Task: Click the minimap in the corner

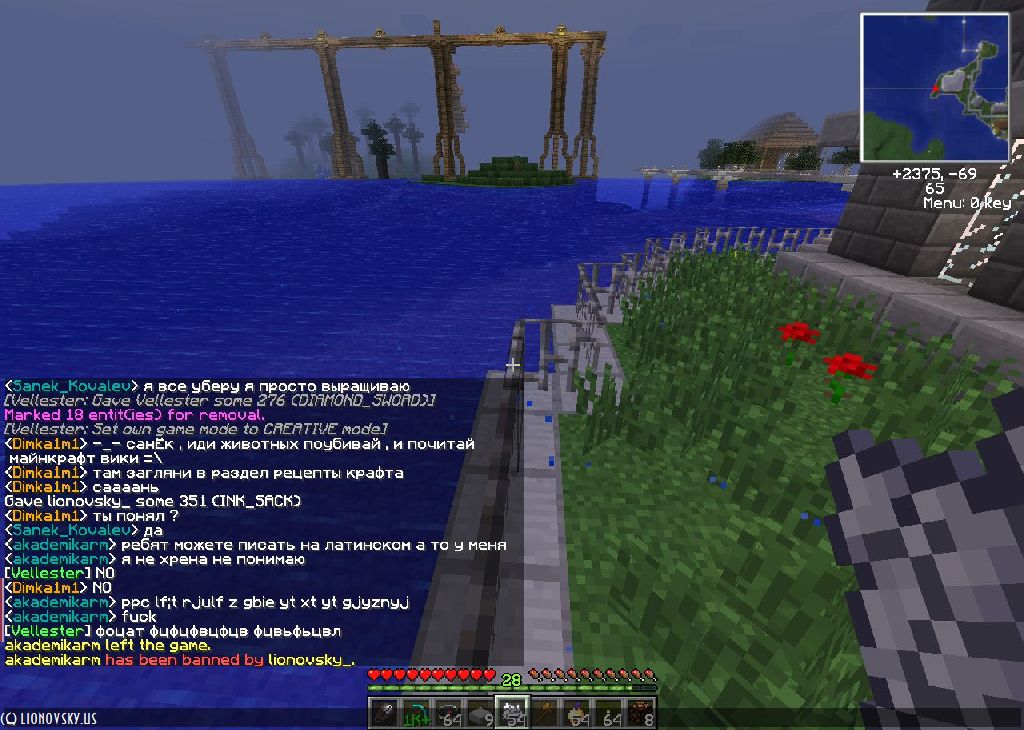Action: tap(935, 87)
